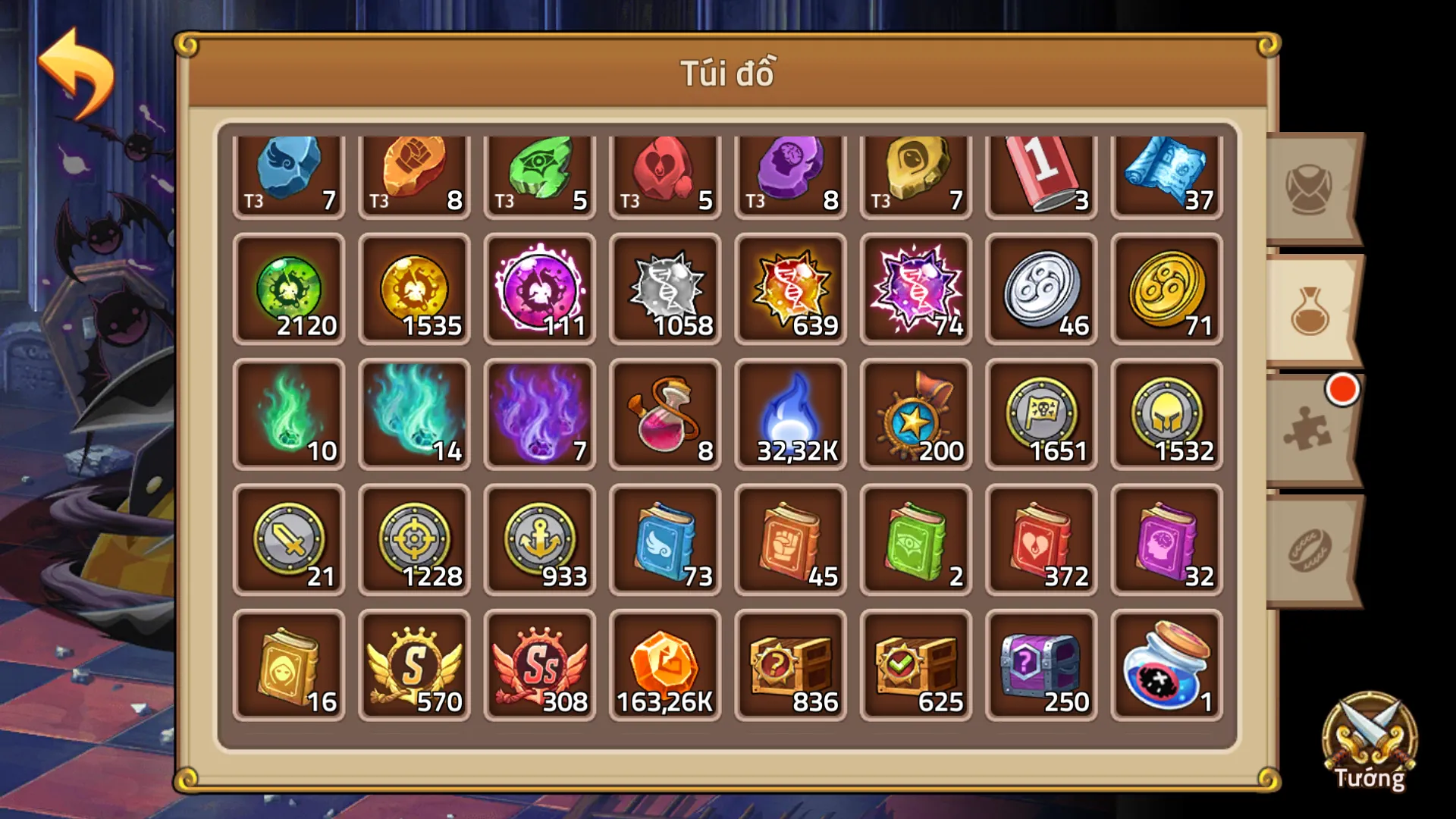Viewport: 1456px width, 819px height.
Task: Click the blue winged tome with count 73
Action: coord(664,538)
